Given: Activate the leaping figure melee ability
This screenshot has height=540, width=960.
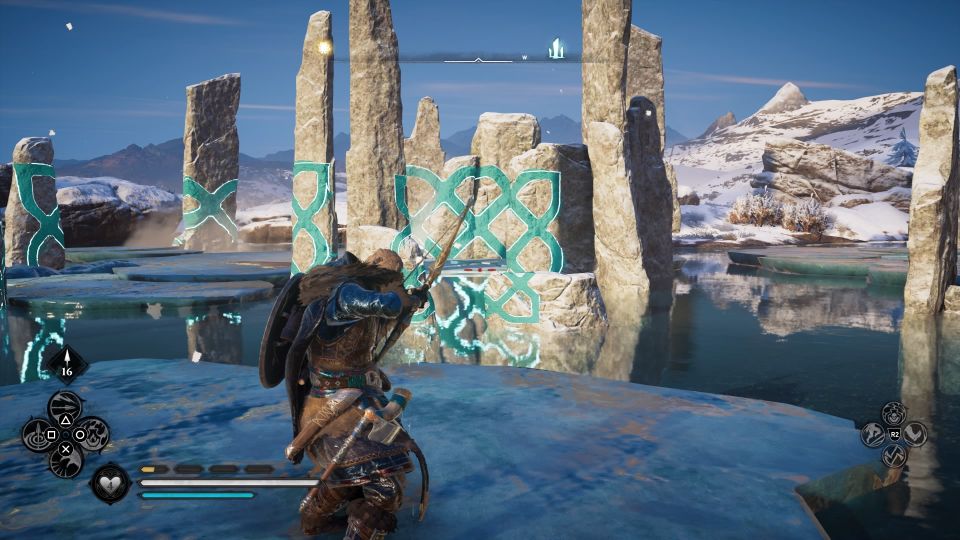Looking at the screenshot, I should coord(872,434).
